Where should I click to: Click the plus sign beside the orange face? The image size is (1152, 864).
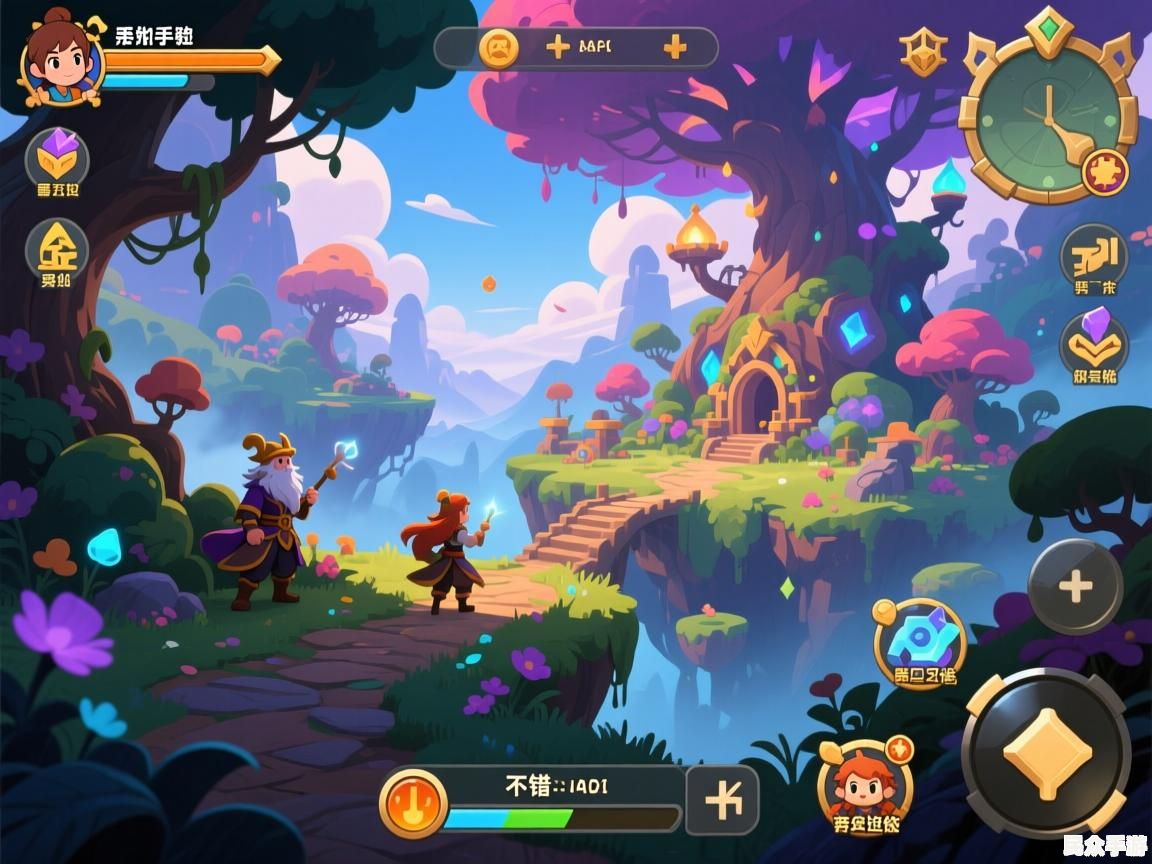[x=557, y=47]
